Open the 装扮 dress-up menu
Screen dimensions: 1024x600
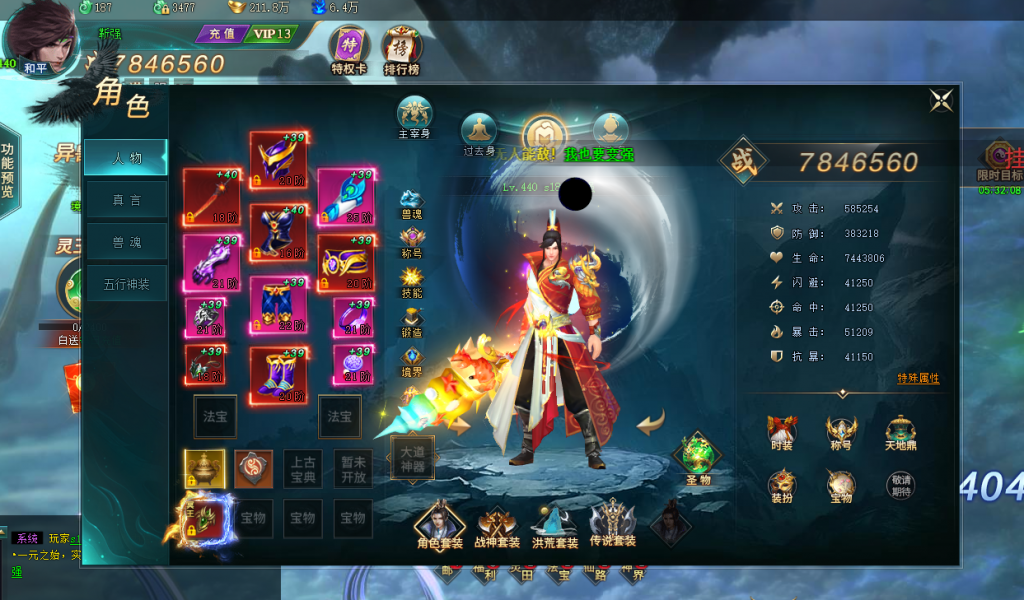point(782,488)
